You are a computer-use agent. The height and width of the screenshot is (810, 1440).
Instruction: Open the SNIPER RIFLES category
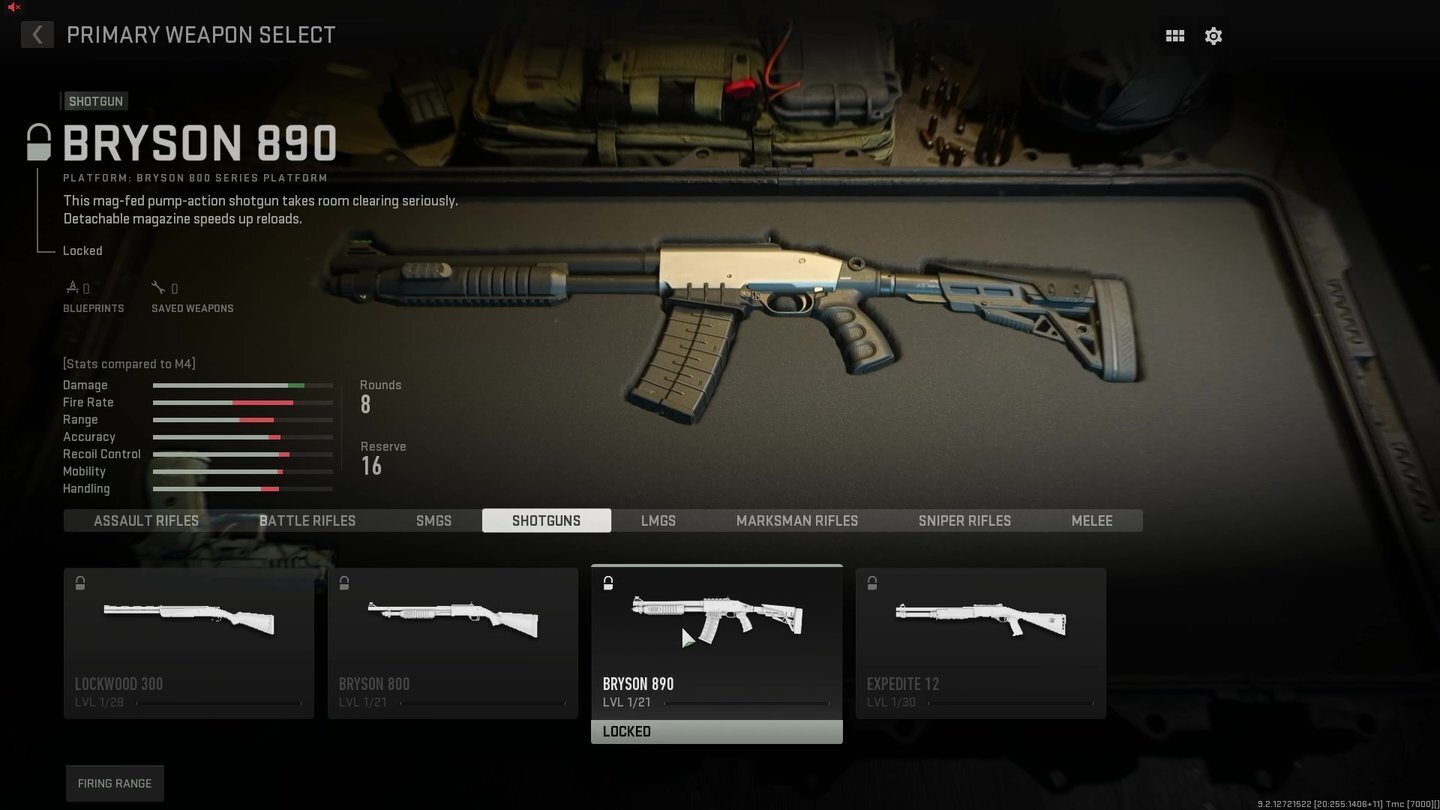(964, 520)
